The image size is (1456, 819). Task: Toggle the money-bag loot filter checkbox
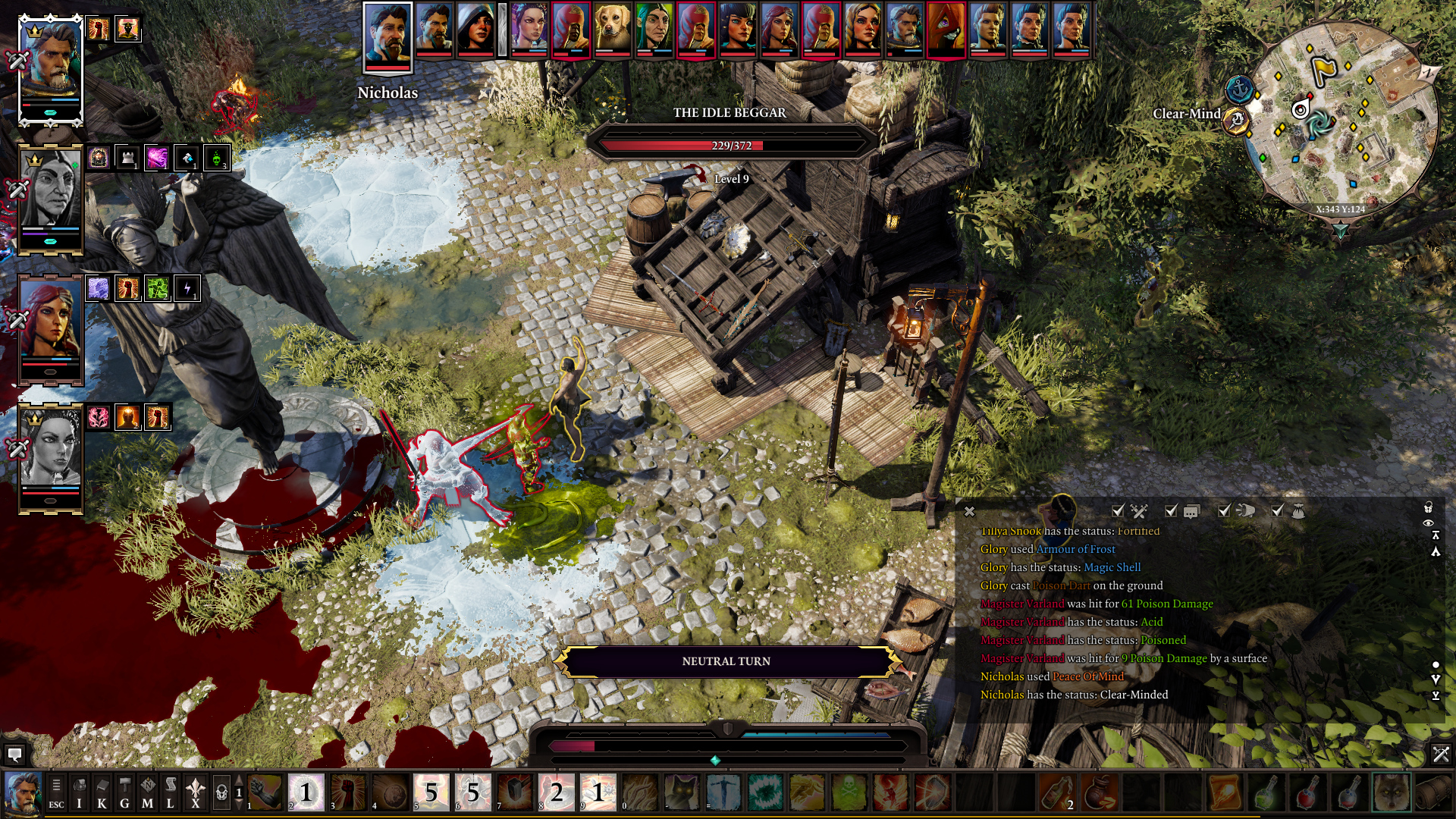click(x=1278, y=511)
